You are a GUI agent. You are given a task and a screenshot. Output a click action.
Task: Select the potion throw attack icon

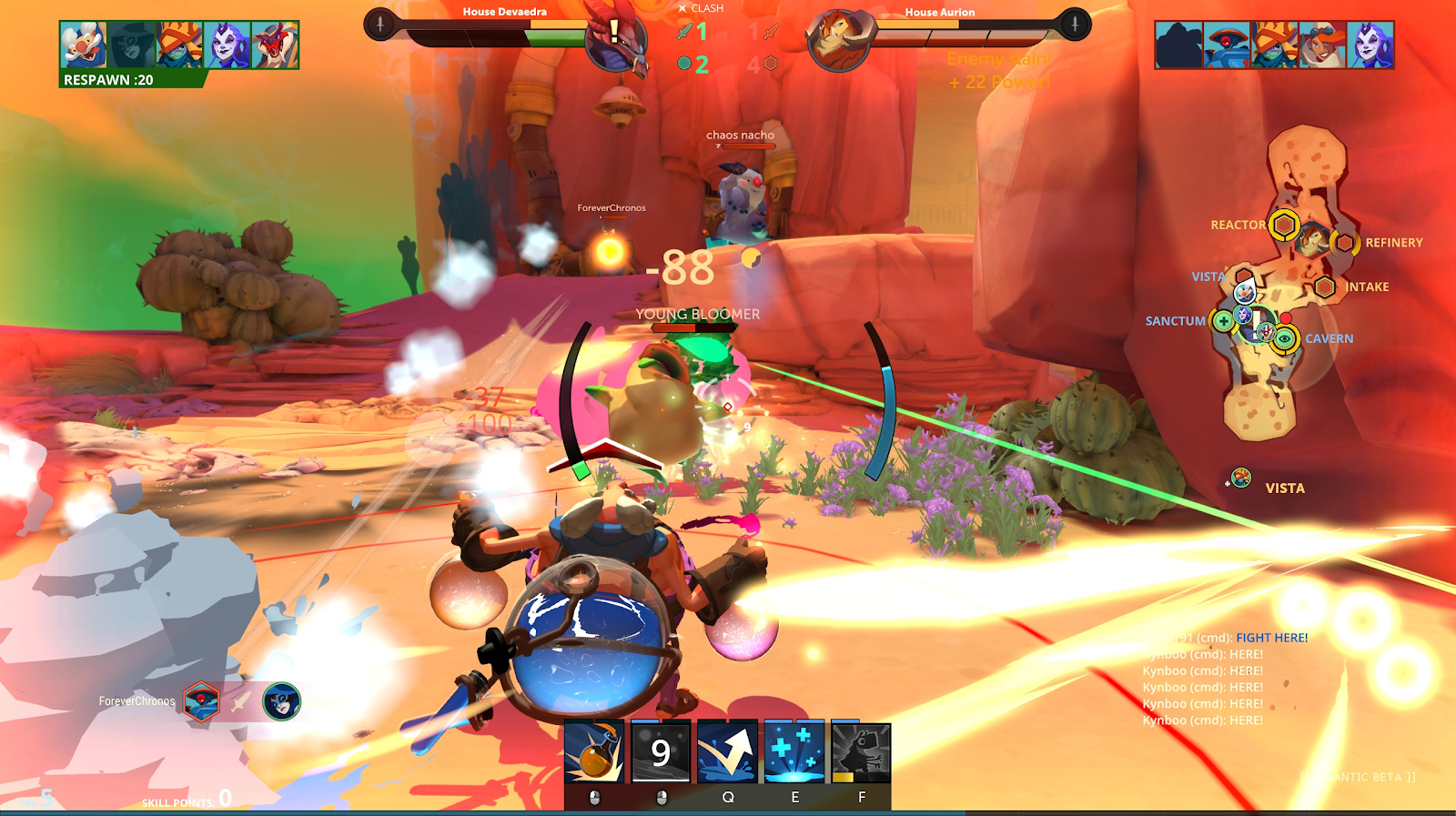click(x=594, y=752)
